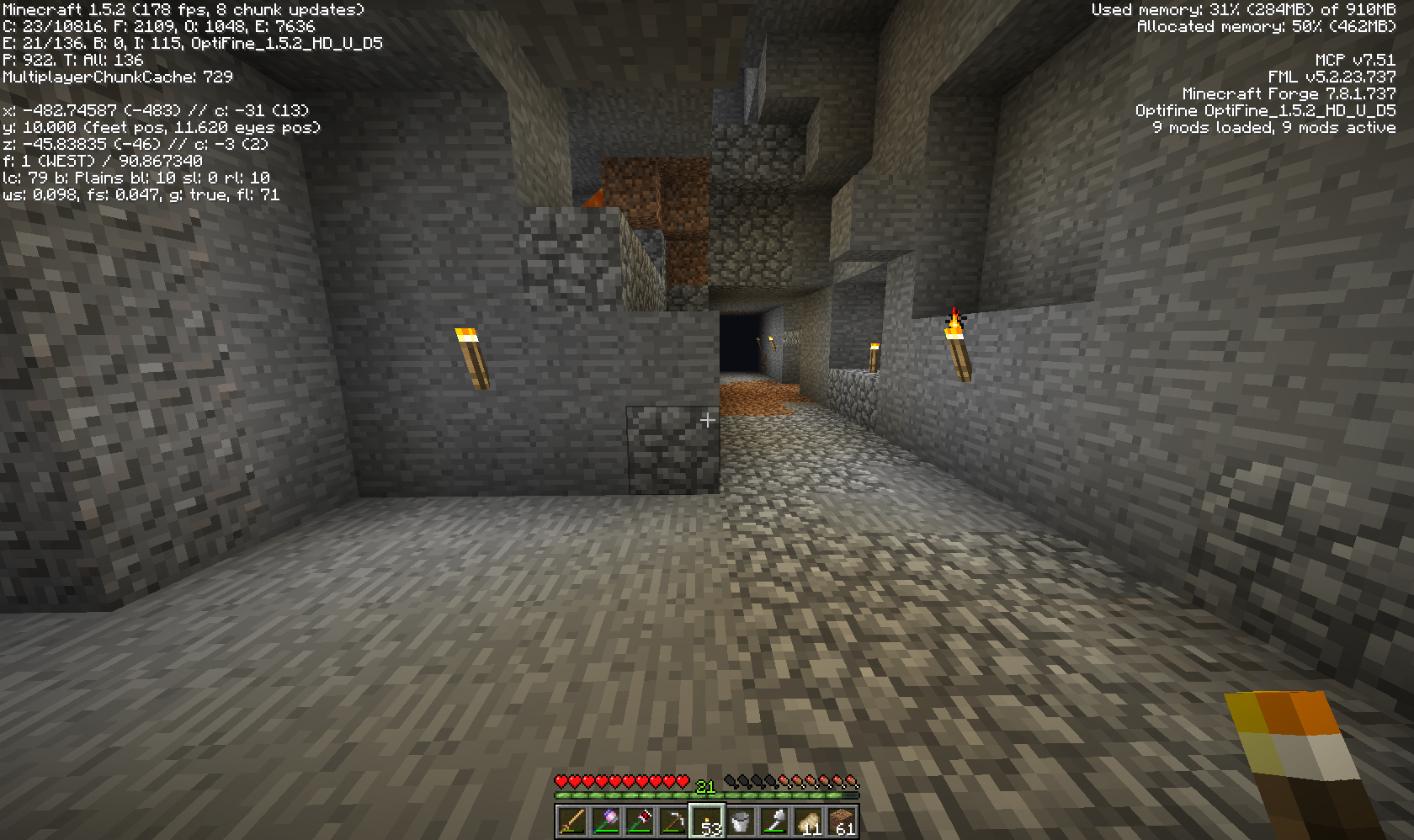1414x840 pixels.
Task: Select the white-headed shovel slot
Action: click(774, 821)
